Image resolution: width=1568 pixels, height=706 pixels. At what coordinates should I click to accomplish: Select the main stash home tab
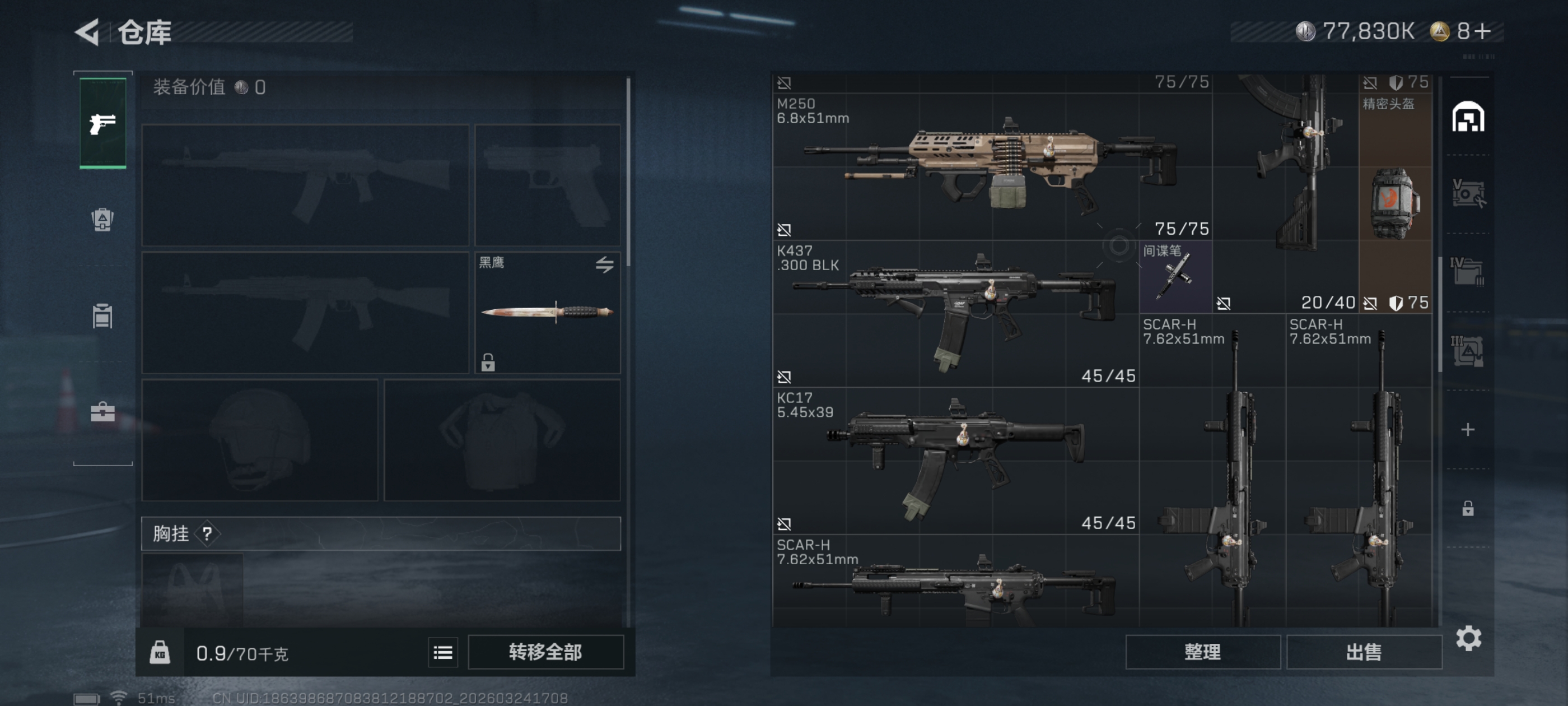[1468, 117]
